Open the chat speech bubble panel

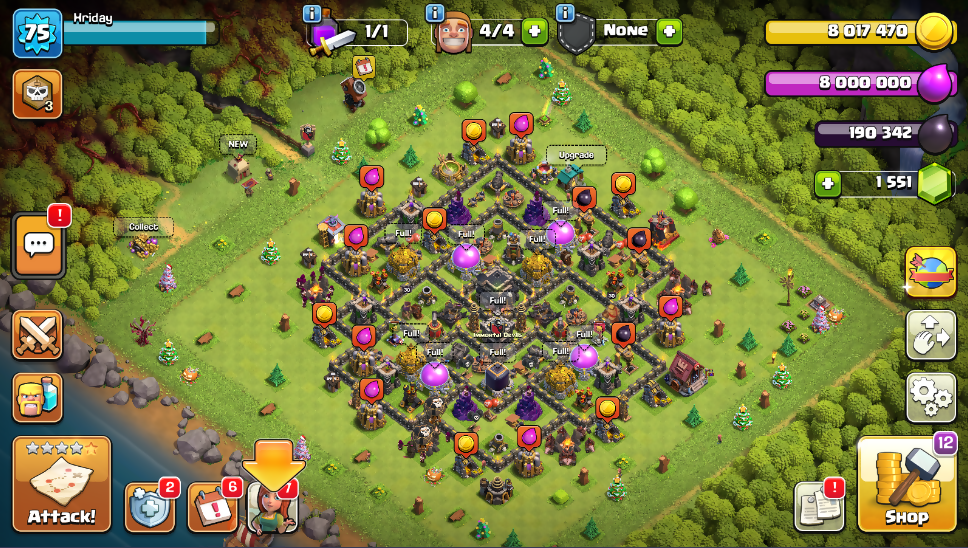tap(38, 244)
